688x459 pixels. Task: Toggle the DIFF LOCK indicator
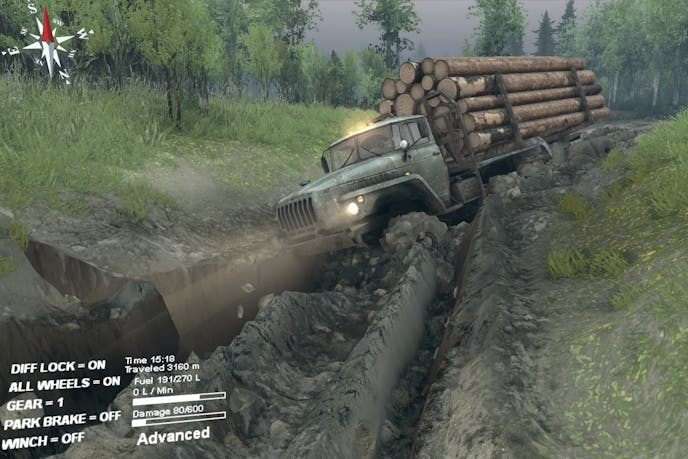click(x=57, y=365)
